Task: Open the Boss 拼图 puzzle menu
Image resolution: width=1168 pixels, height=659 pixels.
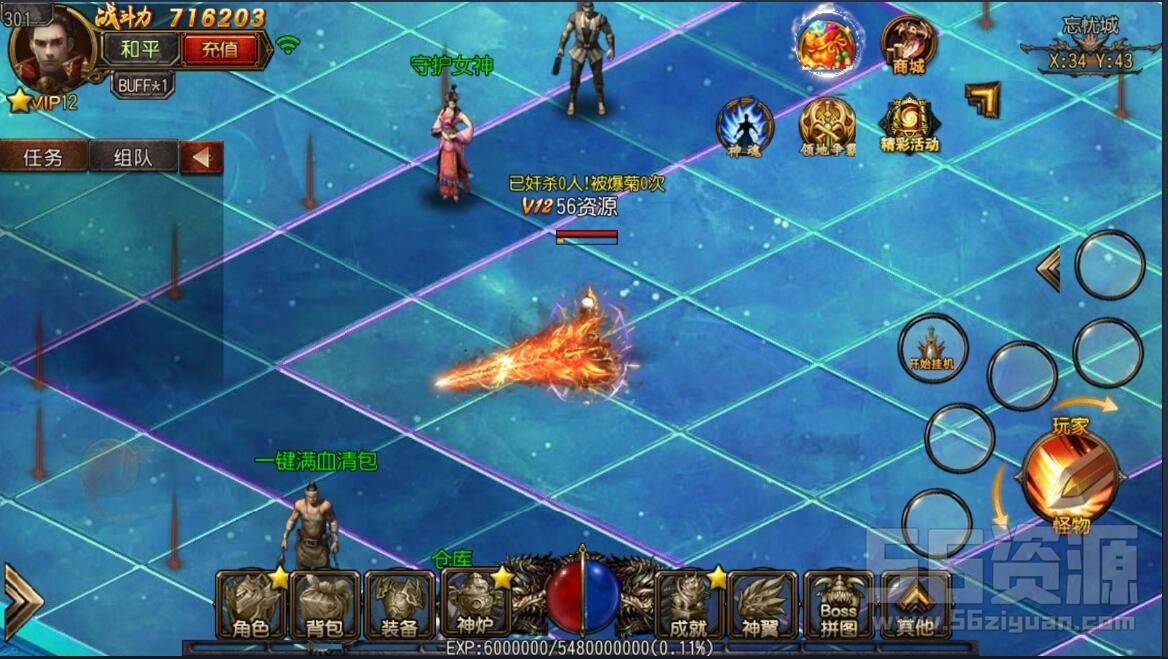Action: [x=838, y=605]
